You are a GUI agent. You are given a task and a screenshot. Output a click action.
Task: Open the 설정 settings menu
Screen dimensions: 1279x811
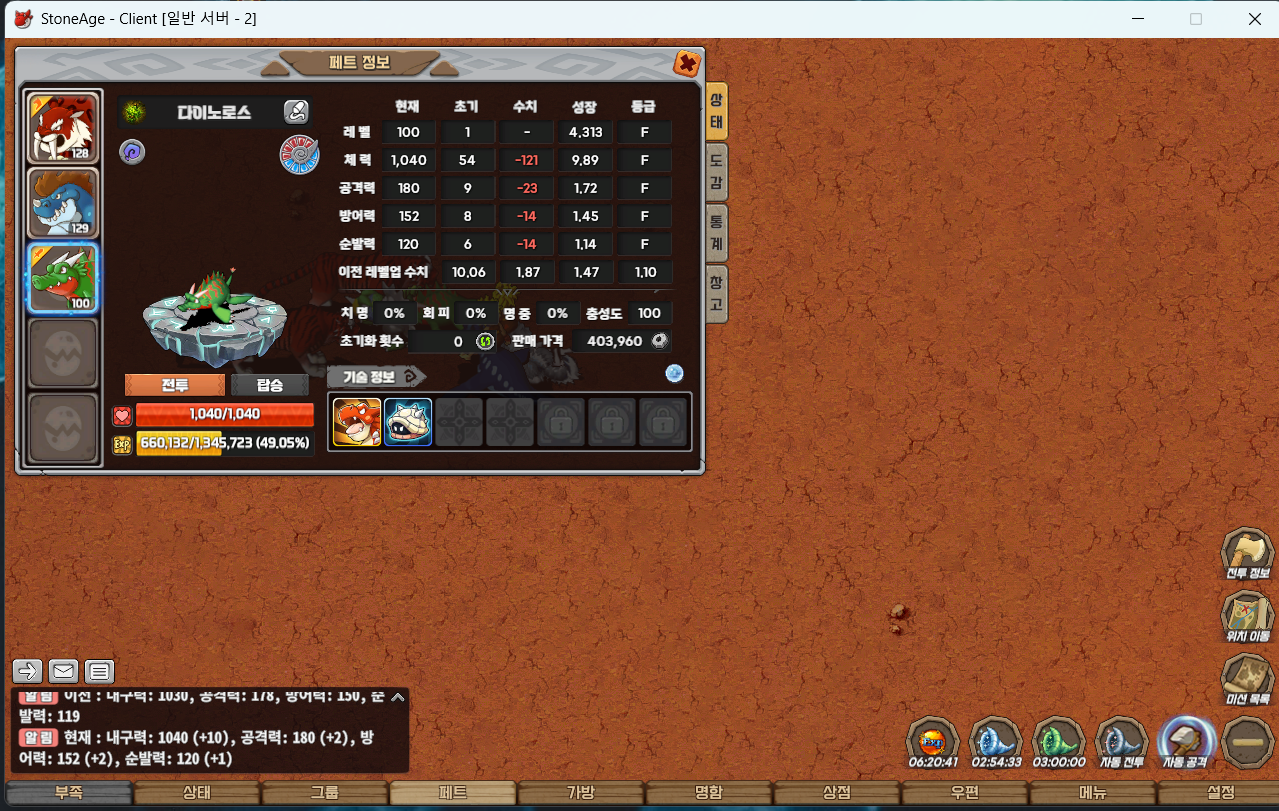[x=1221, y=793]
